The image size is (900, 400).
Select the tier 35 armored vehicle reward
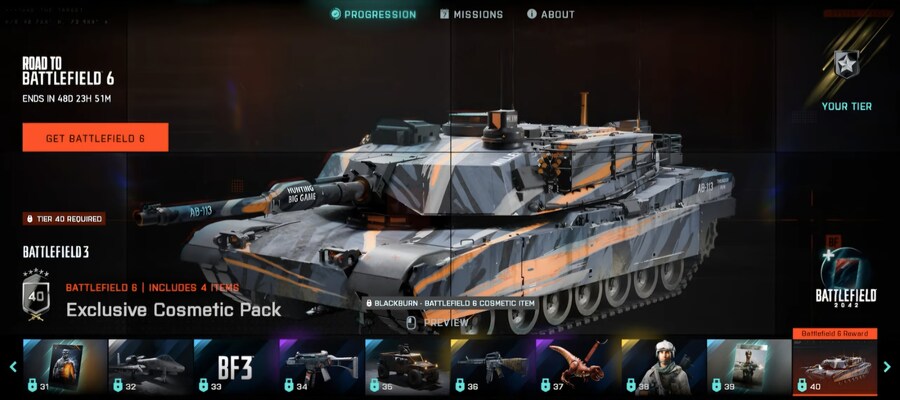406,368
